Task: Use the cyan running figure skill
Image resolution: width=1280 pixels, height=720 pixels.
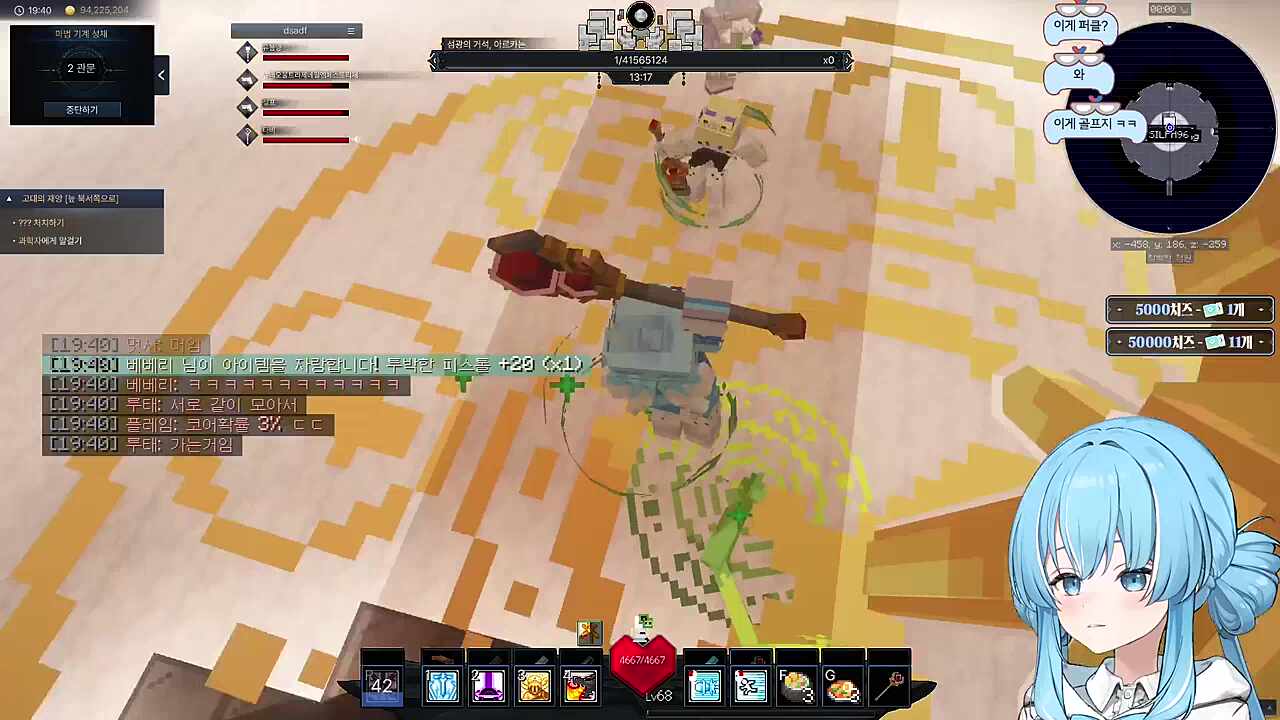Action: coord(750,686)
